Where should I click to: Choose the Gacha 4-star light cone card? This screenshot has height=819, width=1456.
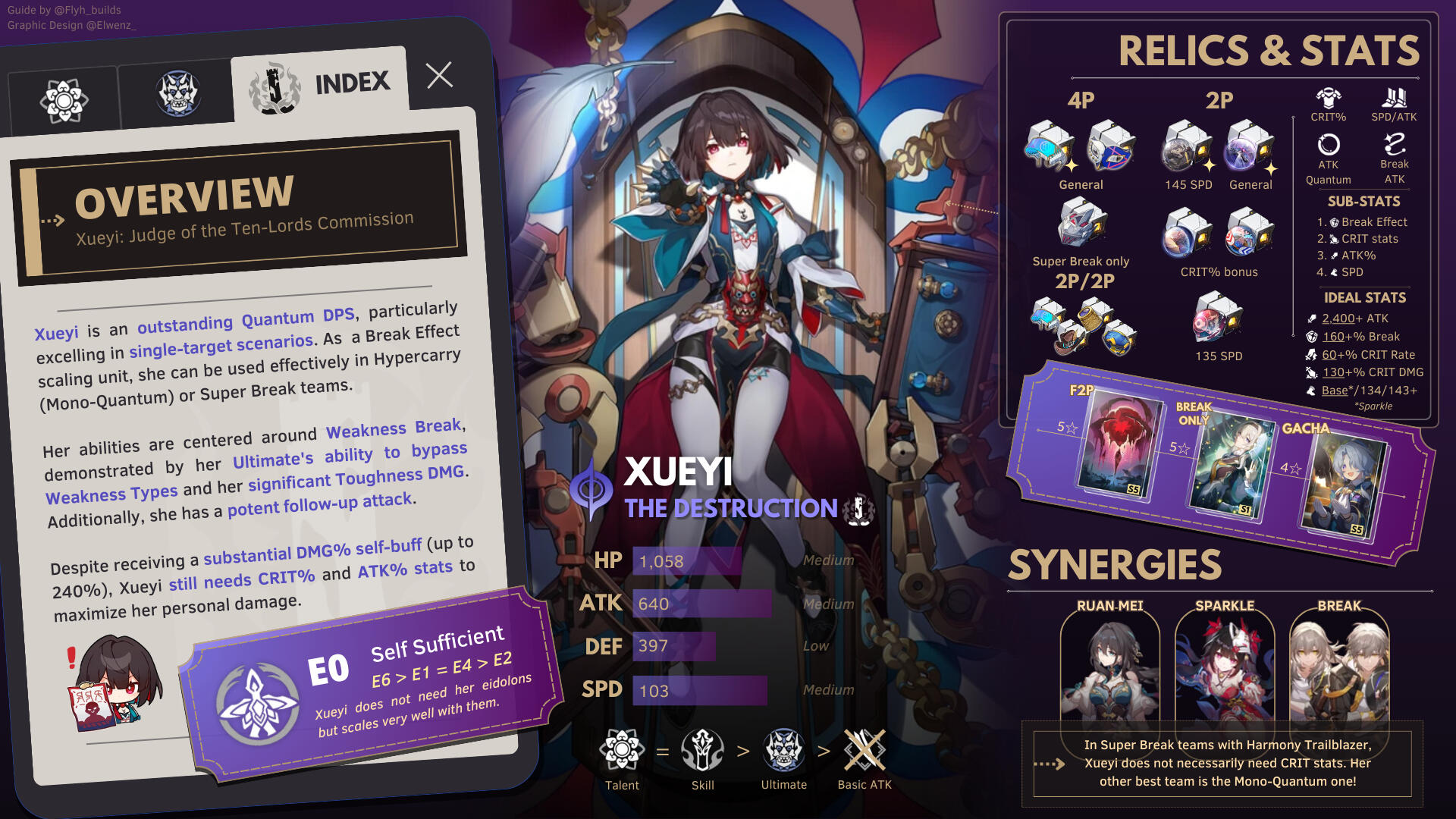1343,487
